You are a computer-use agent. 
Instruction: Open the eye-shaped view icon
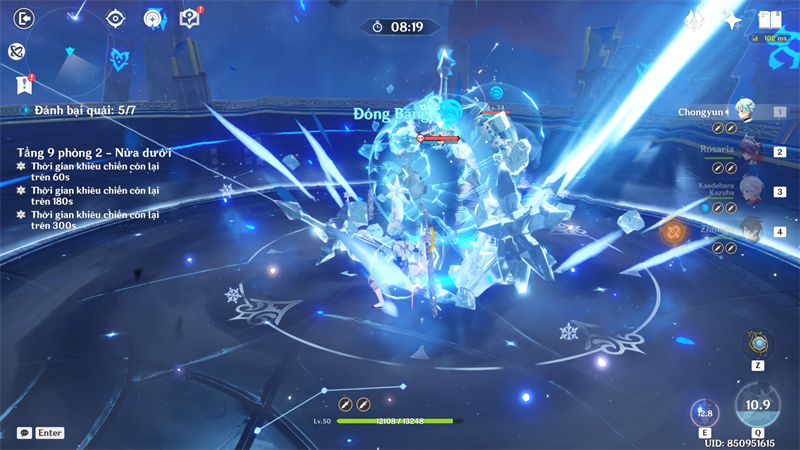[117, 18]
